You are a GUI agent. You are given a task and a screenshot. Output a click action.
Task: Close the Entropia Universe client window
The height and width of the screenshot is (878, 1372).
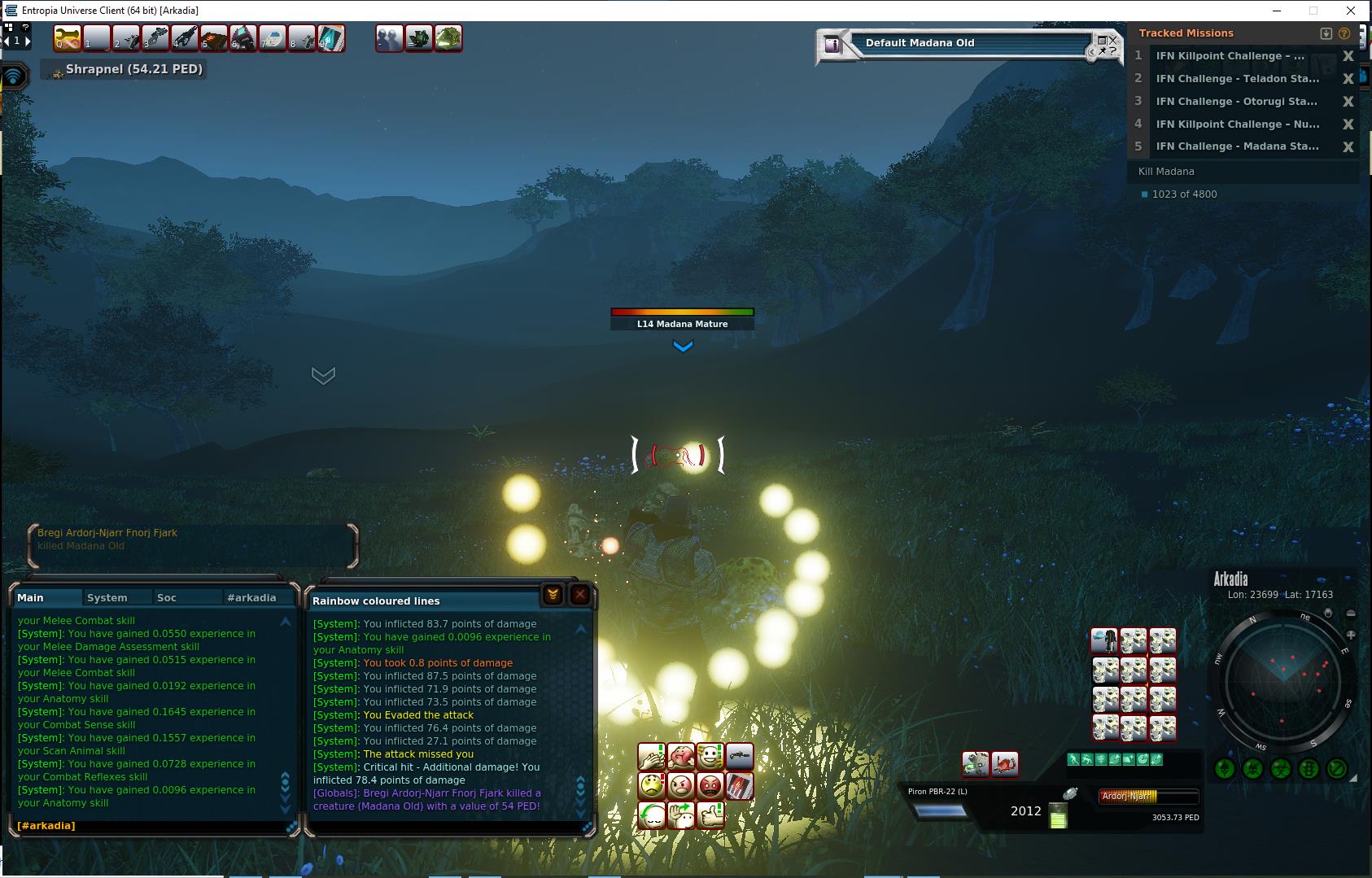[1351, 11]
